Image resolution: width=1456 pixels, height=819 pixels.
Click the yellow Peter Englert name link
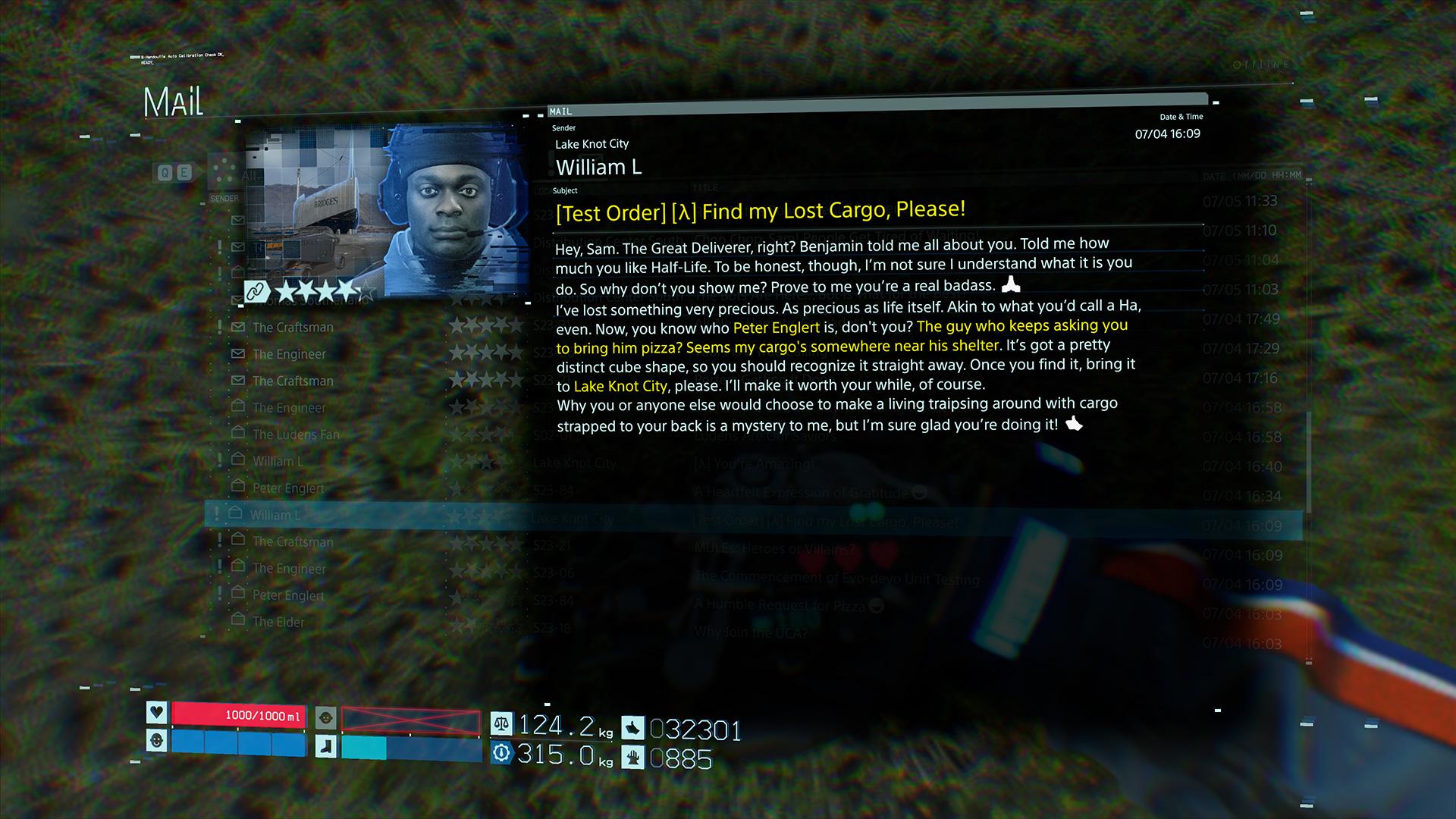click(776, 328)
